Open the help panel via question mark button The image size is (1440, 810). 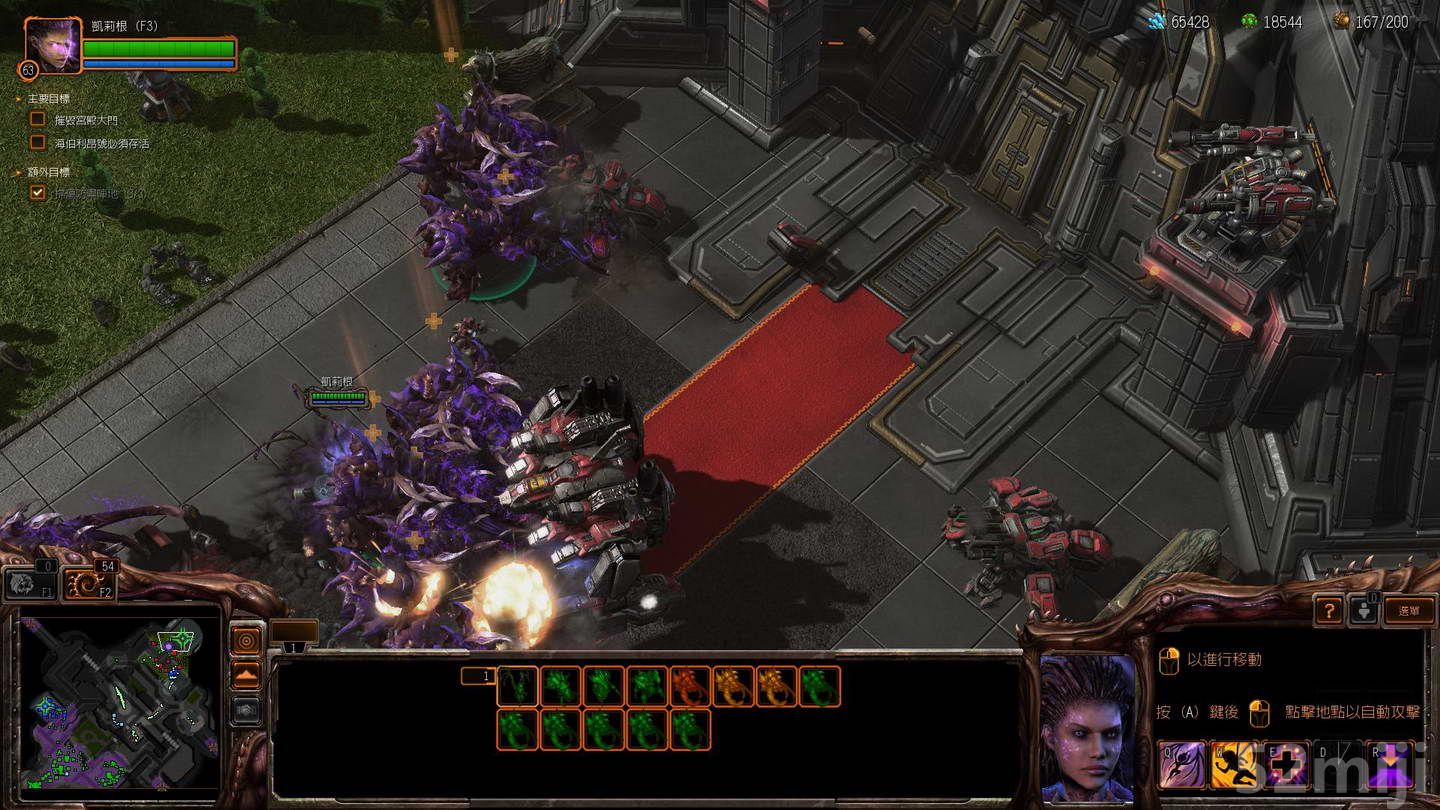pyautogui.click(x=1331, y=610)
